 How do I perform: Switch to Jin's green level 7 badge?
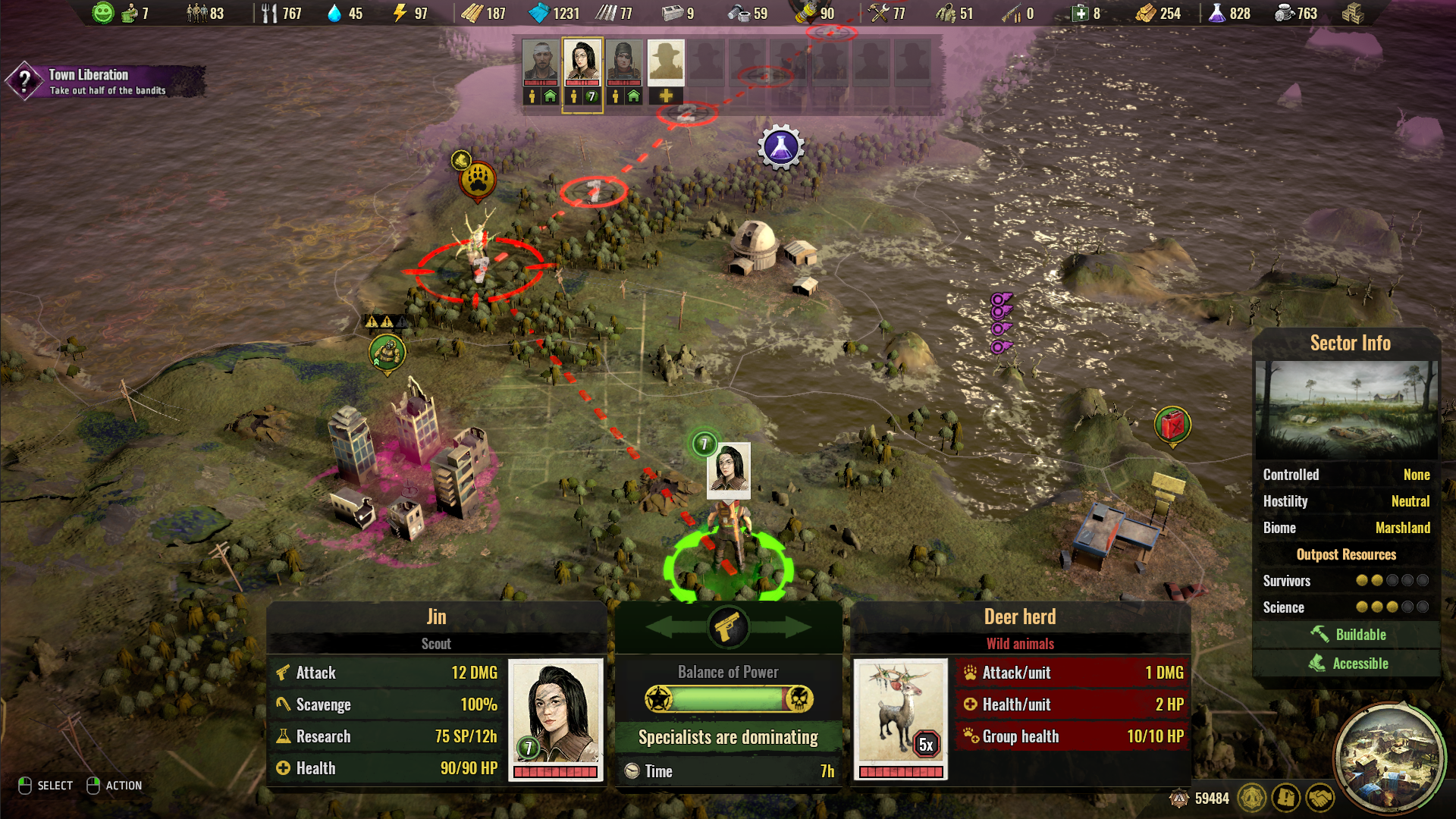tap(591, 96)
